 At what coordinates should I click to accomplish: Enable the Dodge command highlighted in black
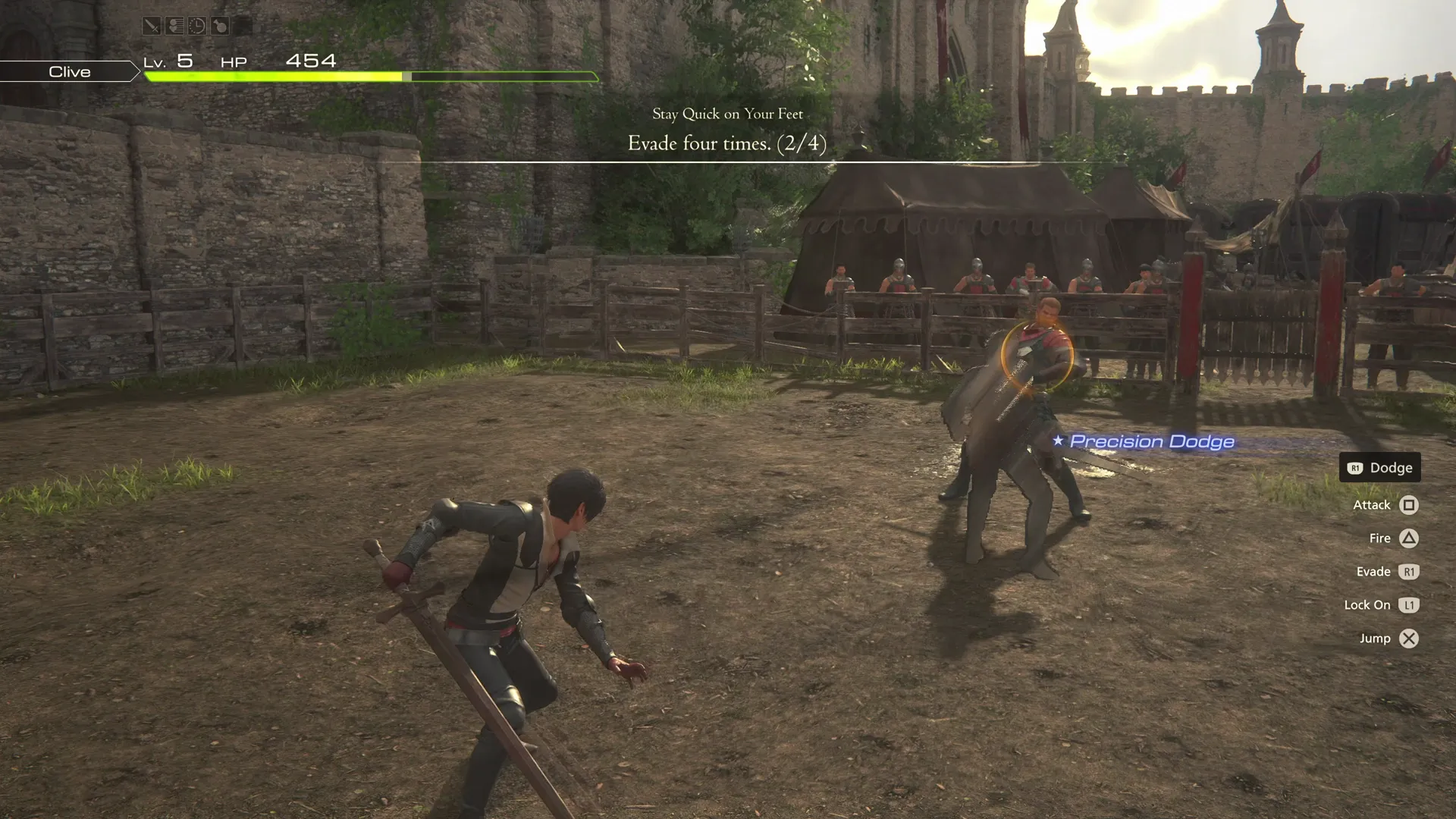coord(1379,467)
